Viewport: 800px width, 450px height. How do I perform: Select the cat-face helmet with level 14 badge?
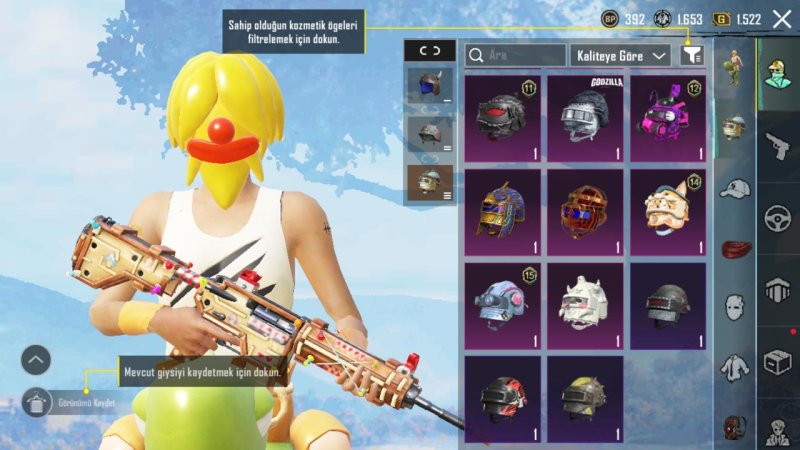point(667,212)
